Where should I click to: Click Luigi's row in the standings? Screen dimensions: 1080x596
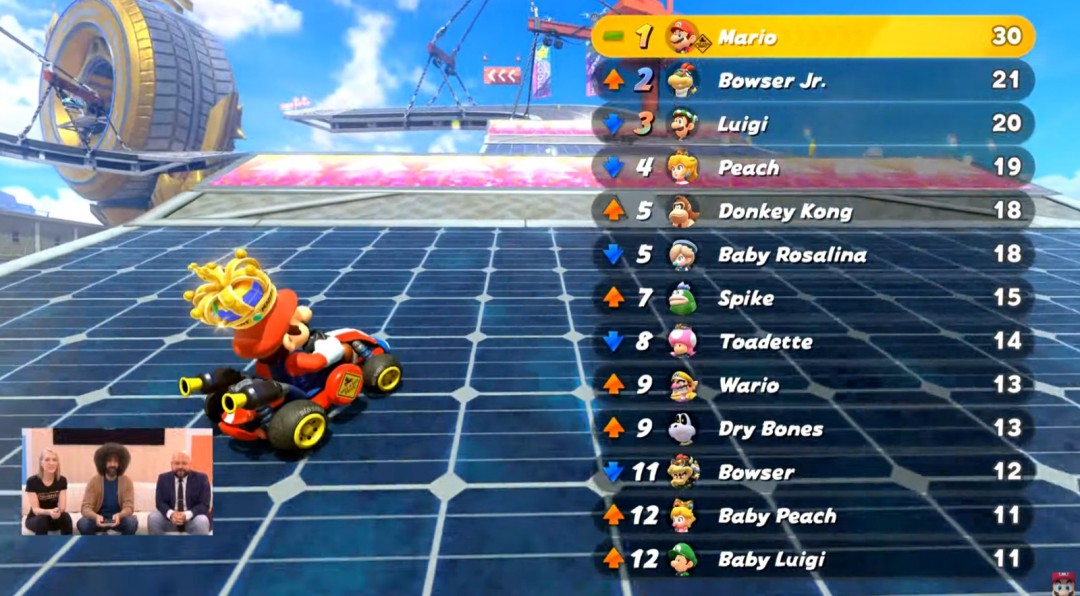pyautogui.click(x=812, y=124)
